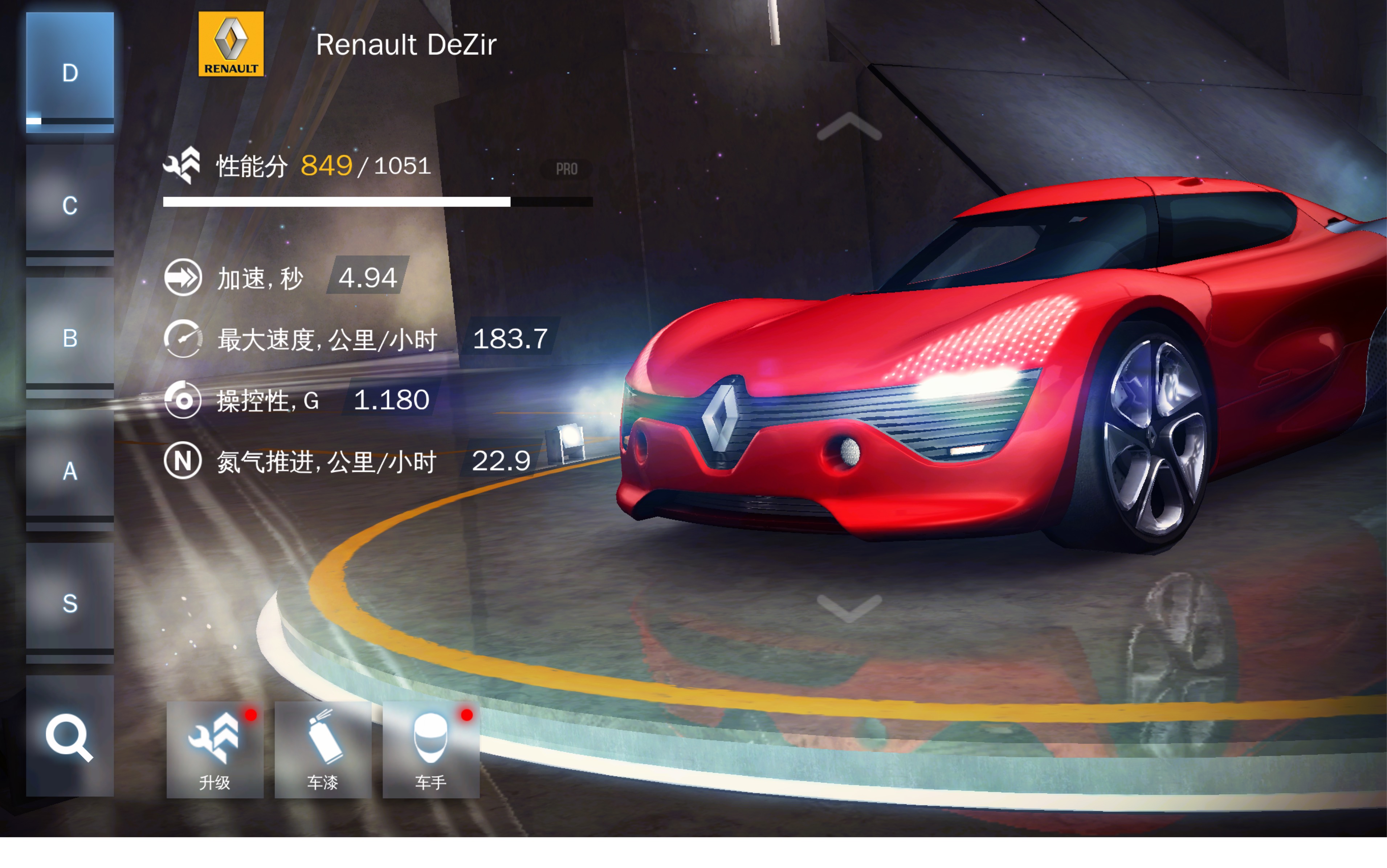Viewport: 1387px width, 868px height.
Task: Select the D class tab
Action: 69,73
